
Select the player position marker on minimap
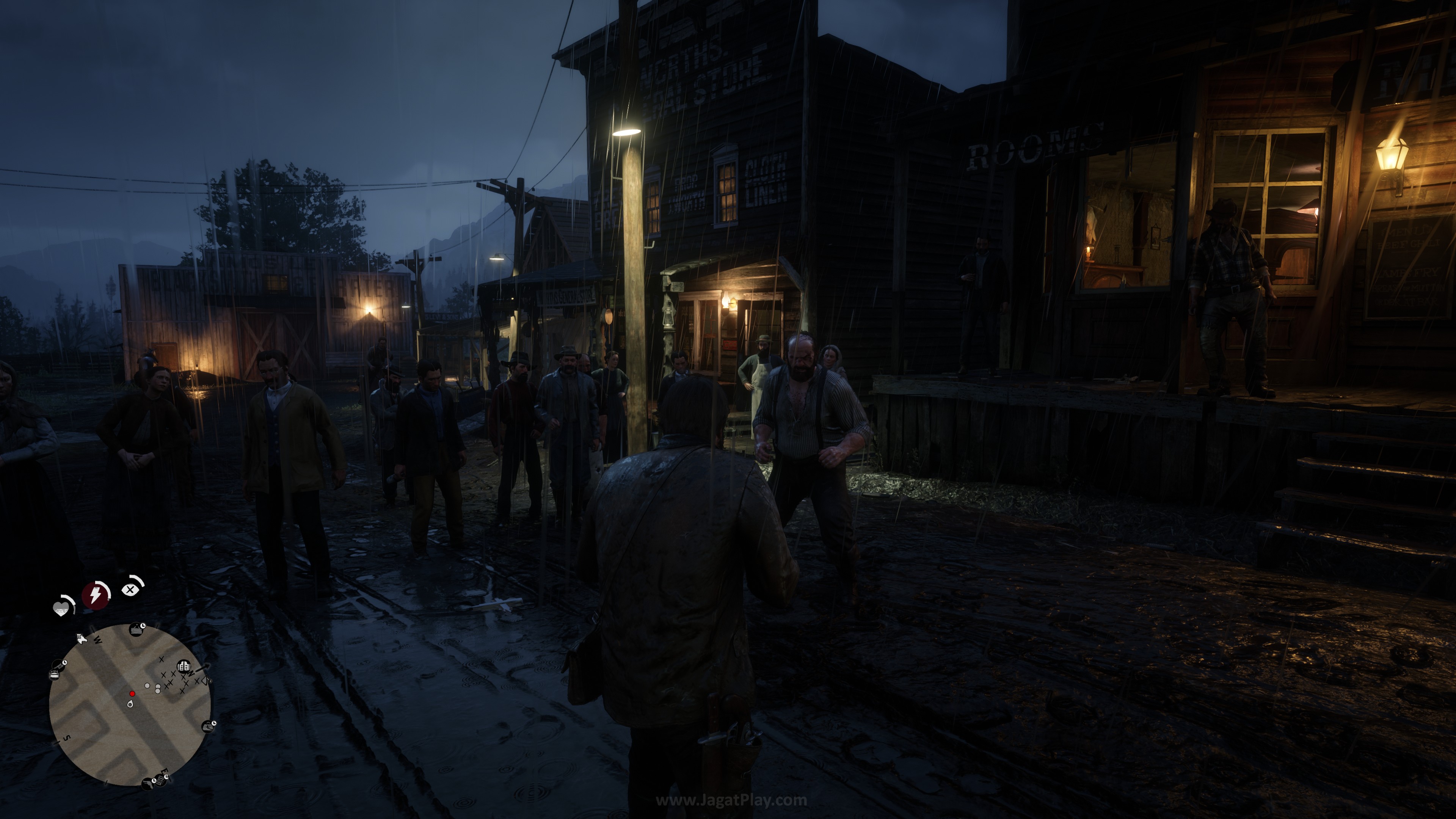pyautogui.click(x=130, y=704)
